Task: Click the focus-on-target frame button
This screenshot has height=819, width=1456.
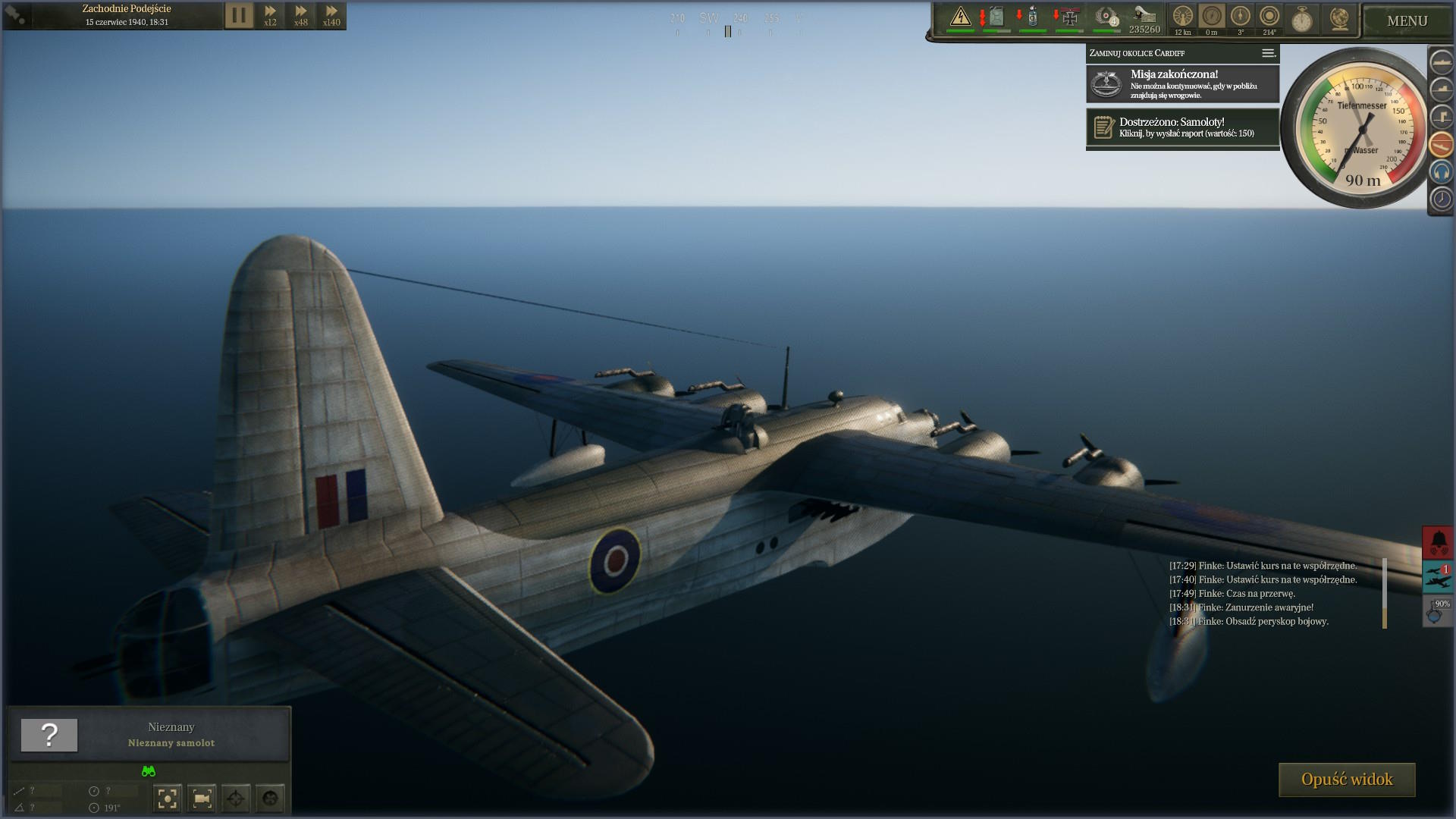Action: point(168,798)
